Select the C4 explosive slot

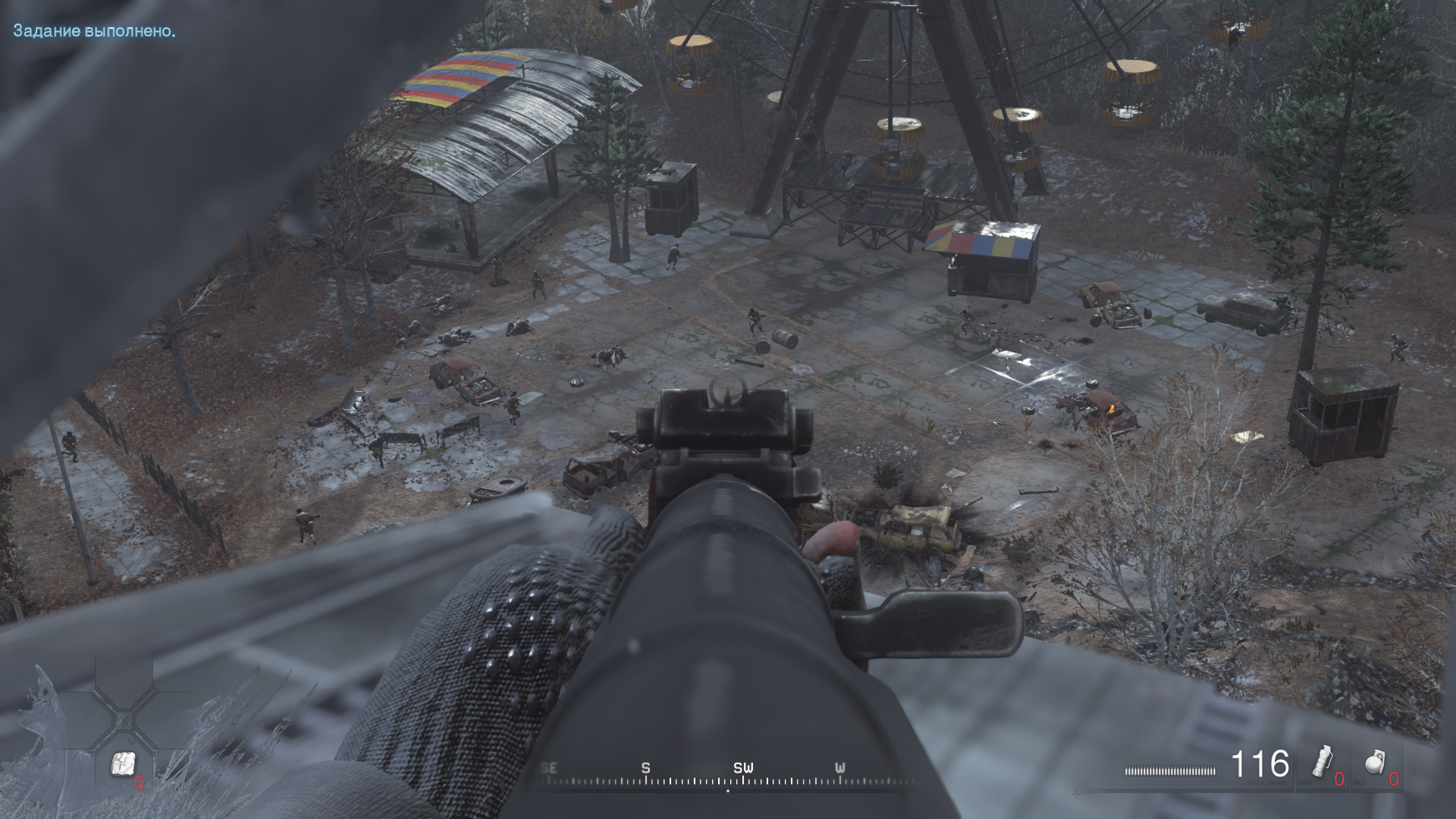point(123,764)
